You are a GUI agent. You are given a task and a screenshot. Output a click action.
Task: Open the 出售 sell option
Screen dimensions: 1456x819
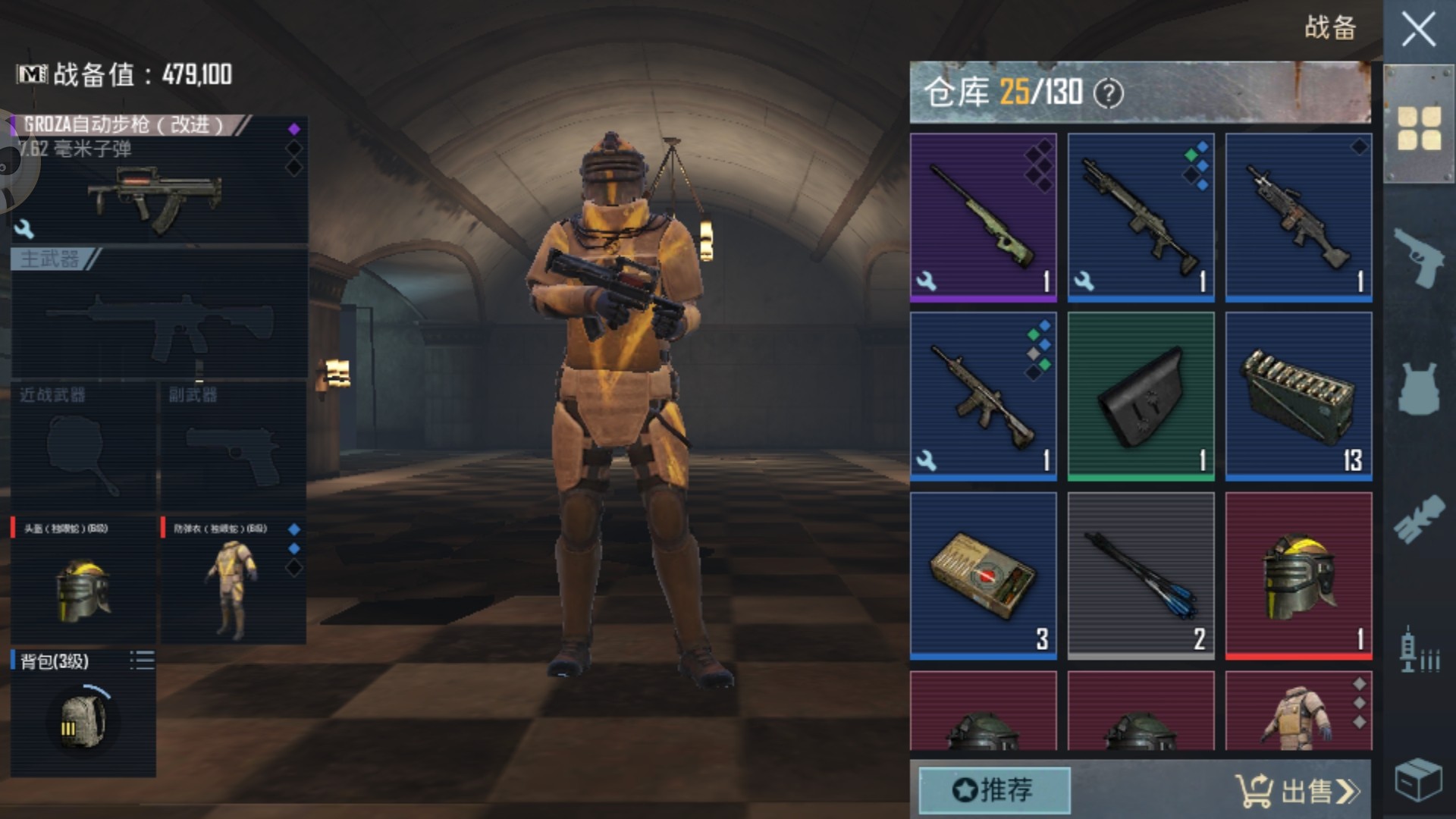point(1298,791)
